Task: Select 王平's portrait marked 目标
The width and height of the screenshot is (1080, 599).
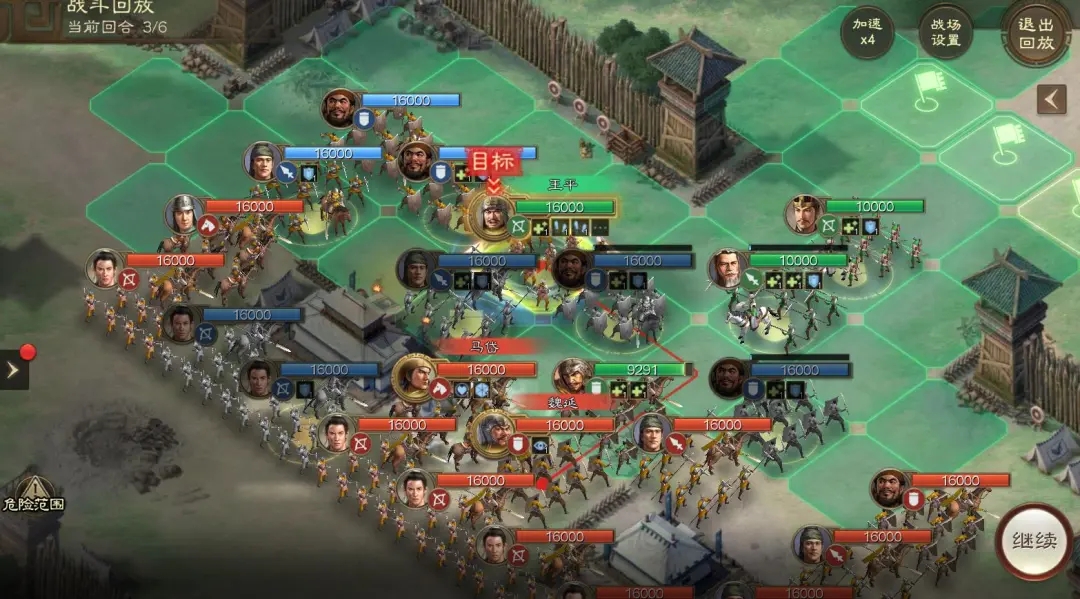Action: pos(492,212)
